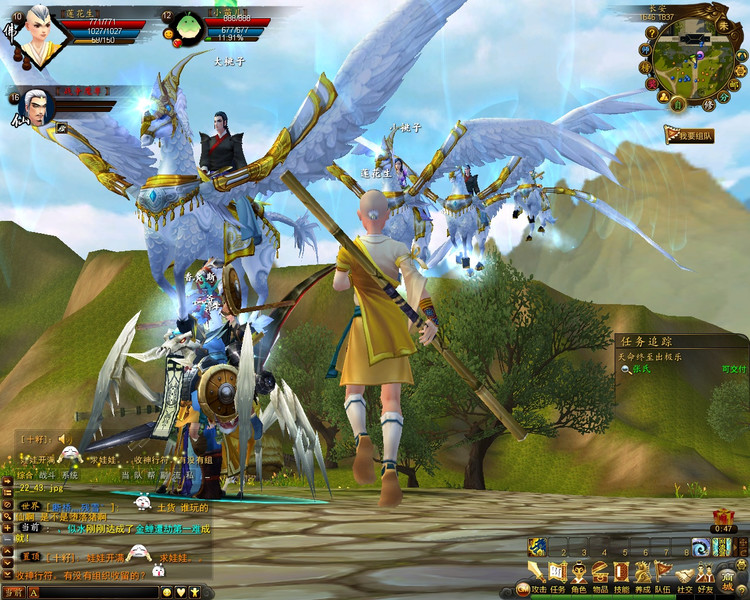Image resolution: width=750 pixels, height=600 pixels.
Task: Click the round GM button
Action: pyautogui.click(x=522, y=589)
